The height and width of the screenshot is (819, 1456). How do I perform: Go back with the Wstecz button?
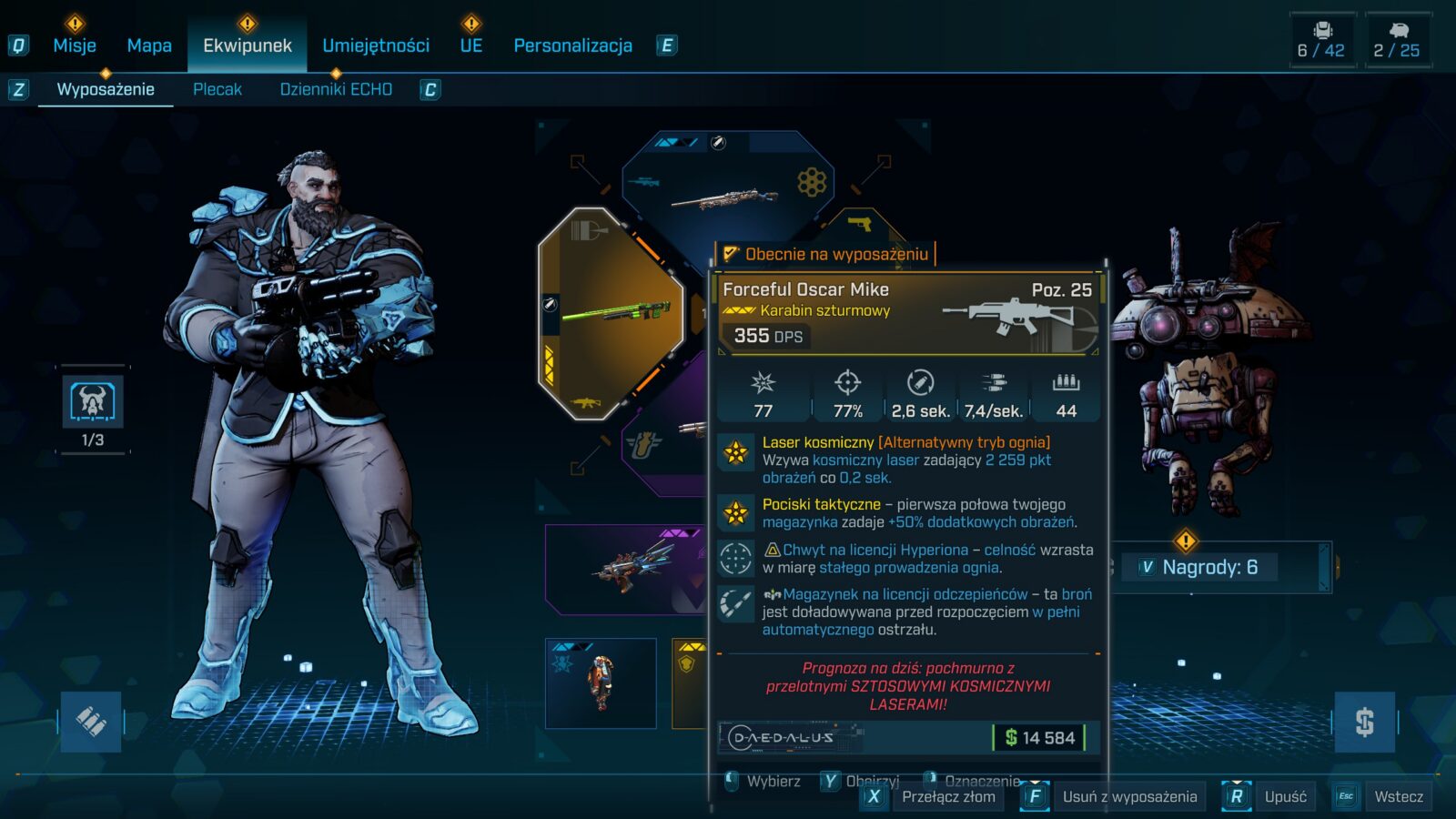1398,796
